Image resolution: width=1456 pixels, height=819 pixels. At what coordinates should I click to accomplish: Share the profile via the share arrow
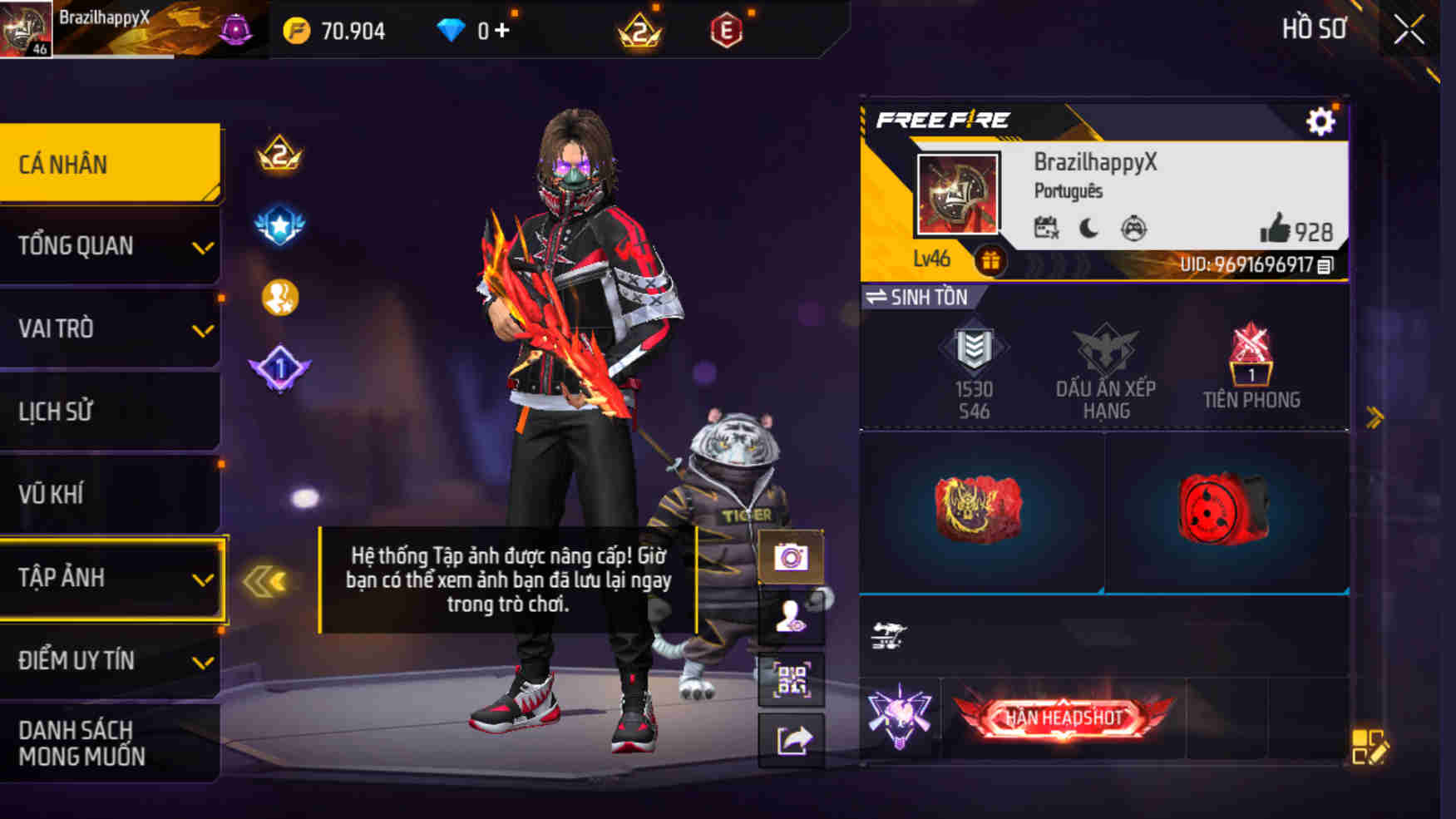792,738
